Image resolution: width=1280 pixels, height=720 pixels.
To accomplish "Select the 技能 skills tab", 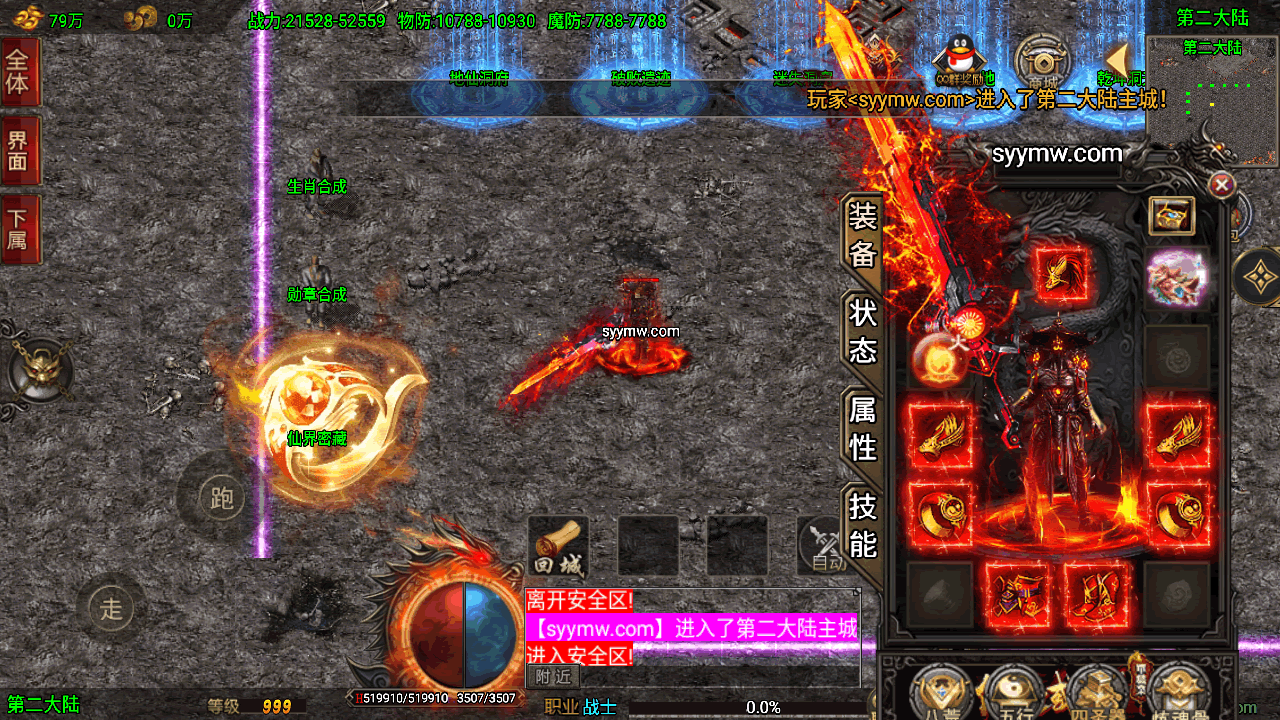I will coord(862,525).
